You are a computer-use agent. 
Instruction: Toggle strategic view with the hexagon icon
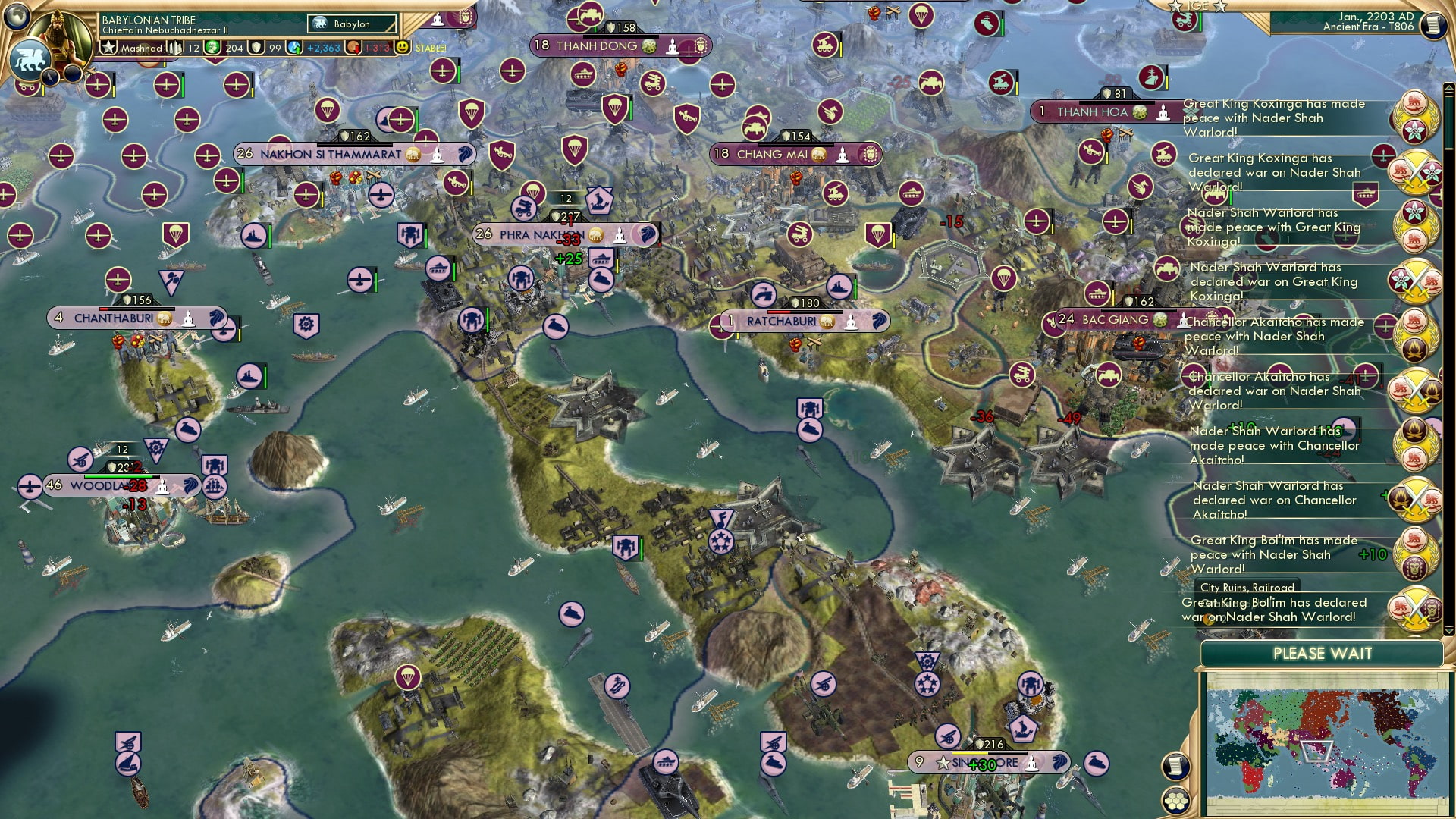tap(1176, 801)
